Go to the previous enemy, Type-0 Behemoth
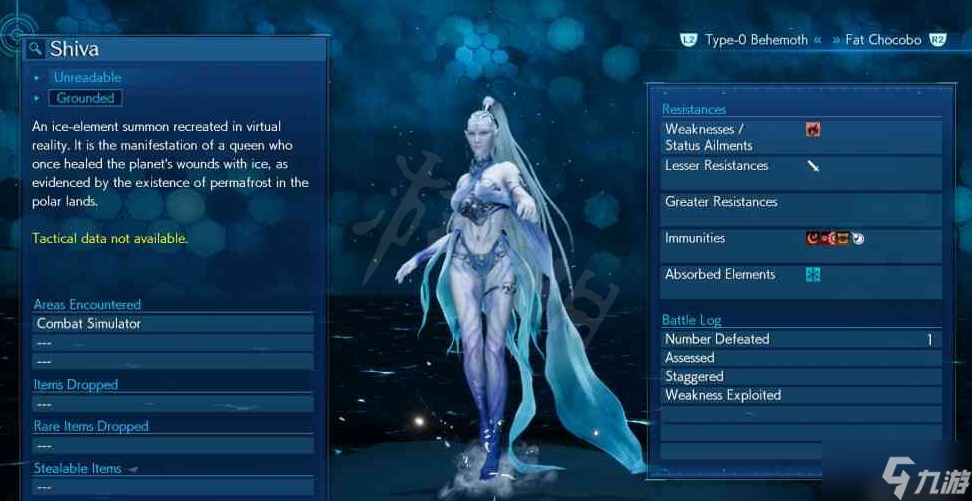 755,40
